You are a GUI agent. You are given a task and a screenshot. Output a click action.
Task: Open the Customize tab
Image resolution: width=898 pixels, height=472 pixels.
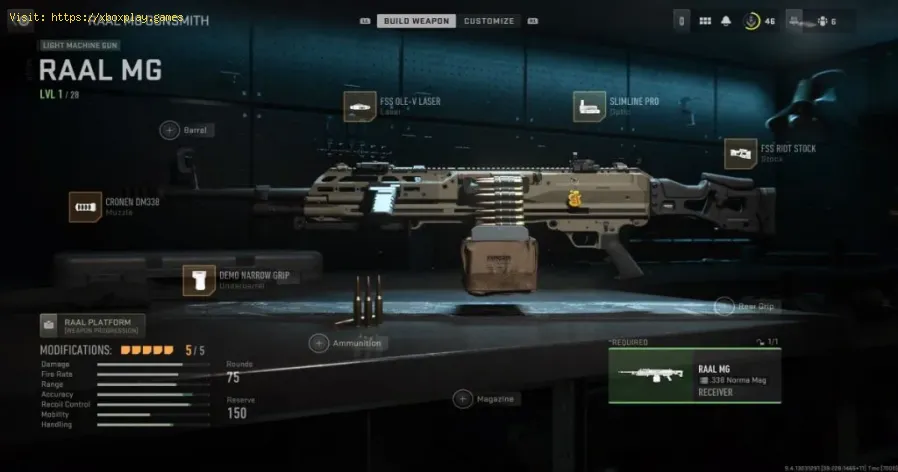coord(490,20)
